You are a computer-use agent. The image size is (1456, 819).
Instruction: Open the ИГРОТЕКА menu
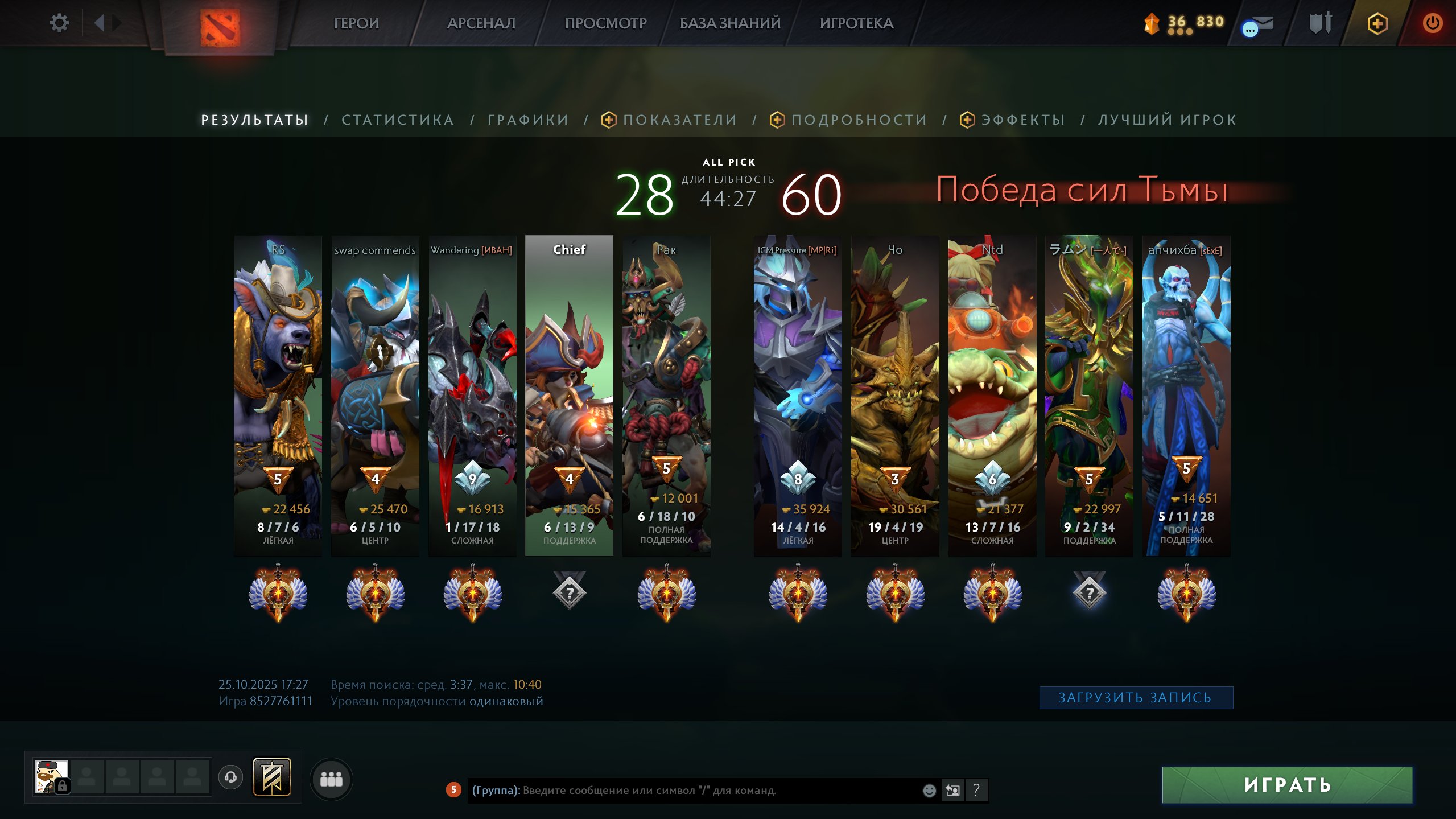856,23
